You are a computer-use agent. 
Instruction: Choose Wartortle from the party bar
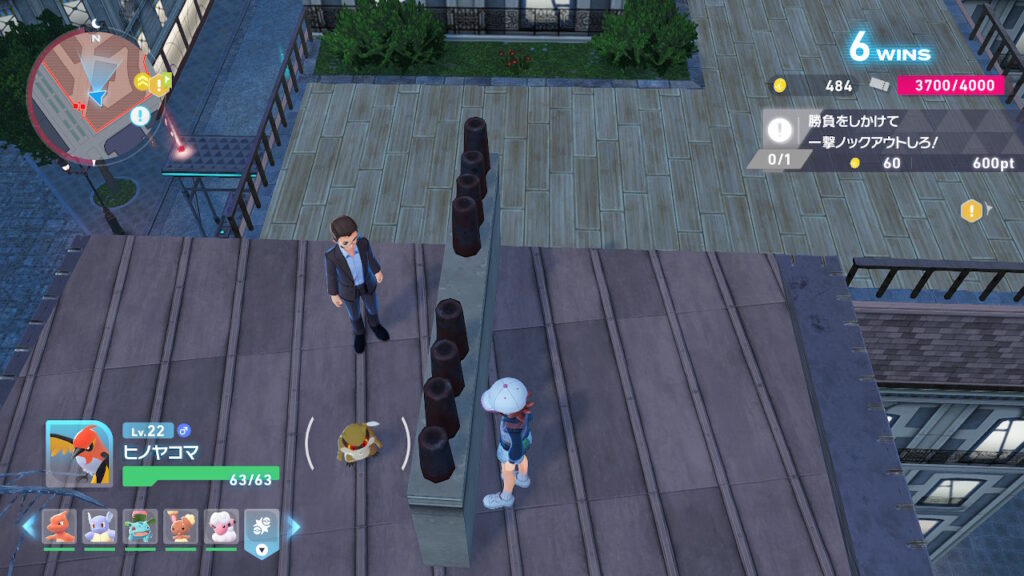101,526
